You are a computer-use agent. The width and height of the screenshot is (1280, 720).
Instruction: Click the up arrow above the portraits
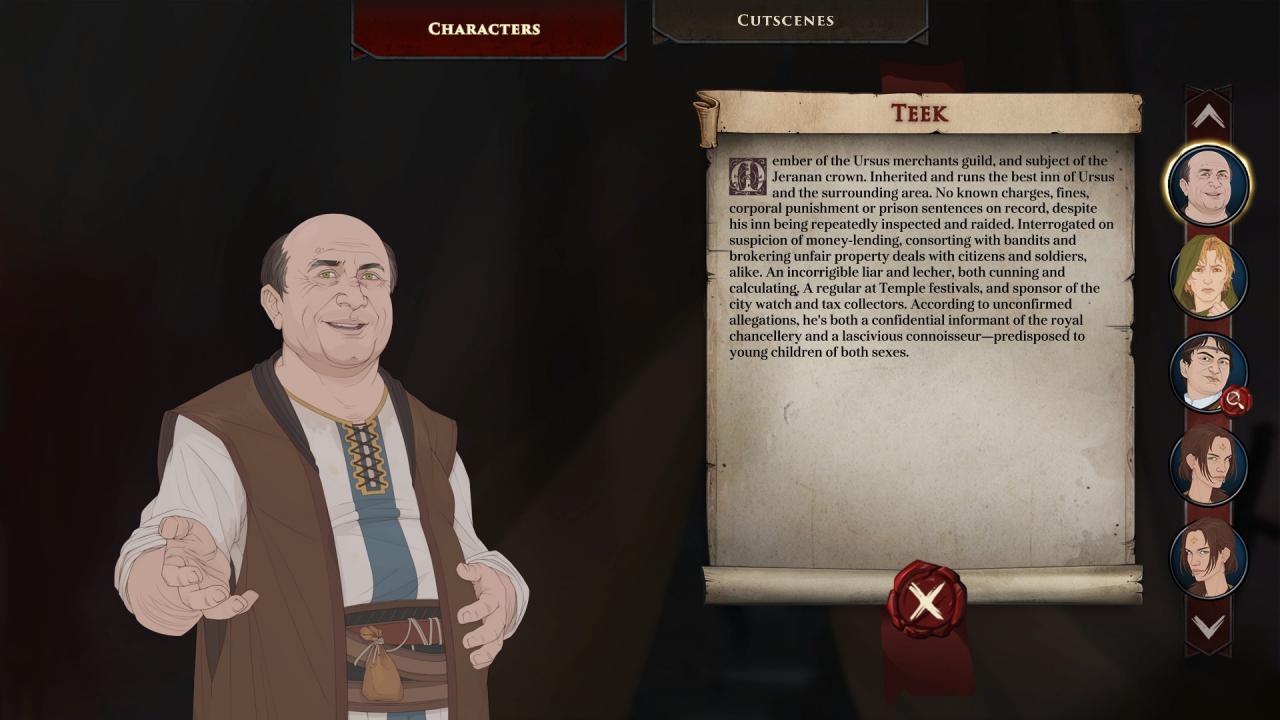point(1208,117)
